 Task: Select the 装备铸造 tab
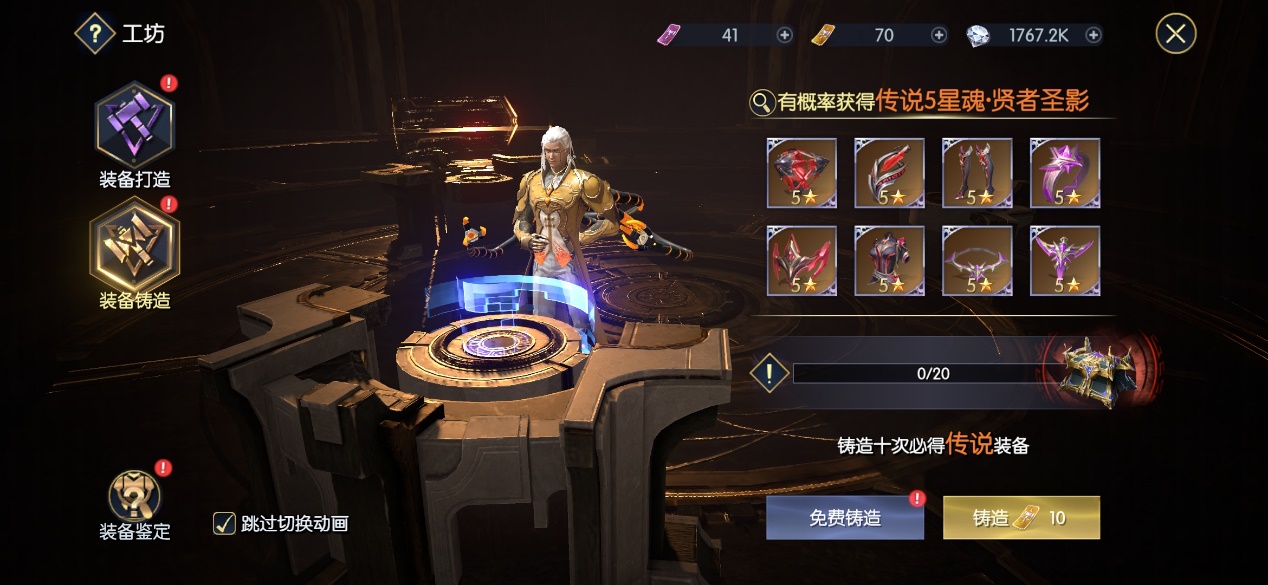click(x=135, y=247)
